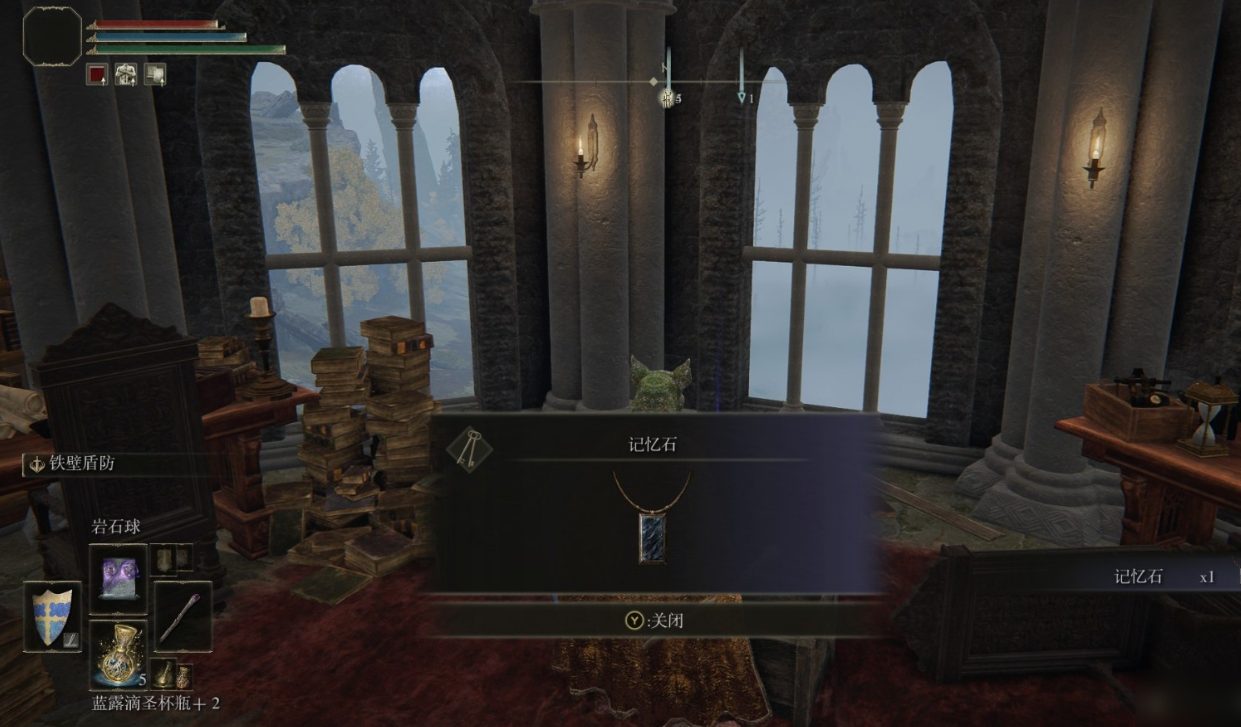Click the empty octagonal frame beside health bar
Image resolution: width=1241 pixels, height=727 pixels.
[x=52, y=37]
